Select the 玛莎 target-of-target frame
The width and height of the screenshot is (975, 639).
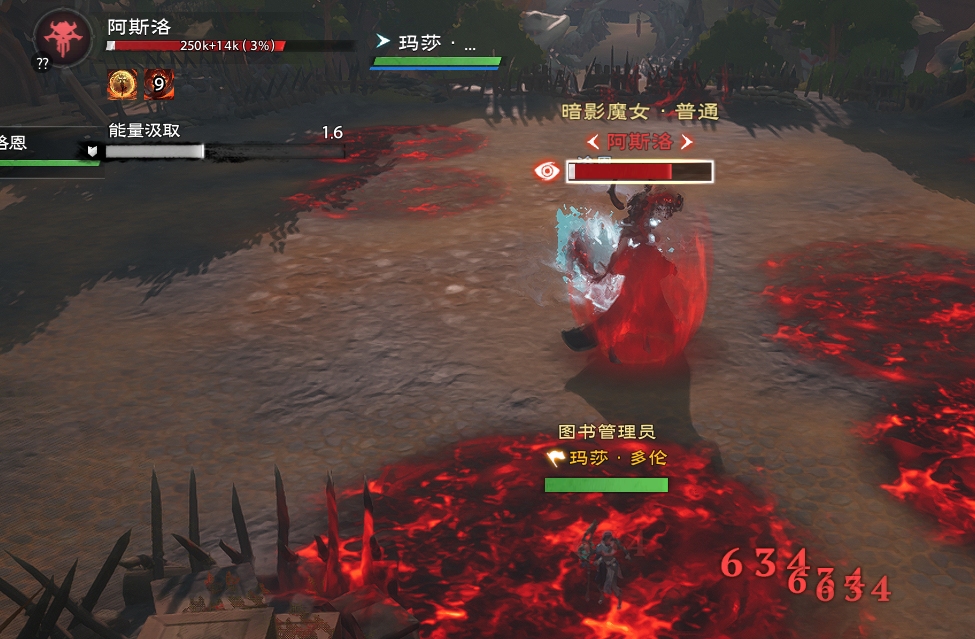(x=436, y=49)
